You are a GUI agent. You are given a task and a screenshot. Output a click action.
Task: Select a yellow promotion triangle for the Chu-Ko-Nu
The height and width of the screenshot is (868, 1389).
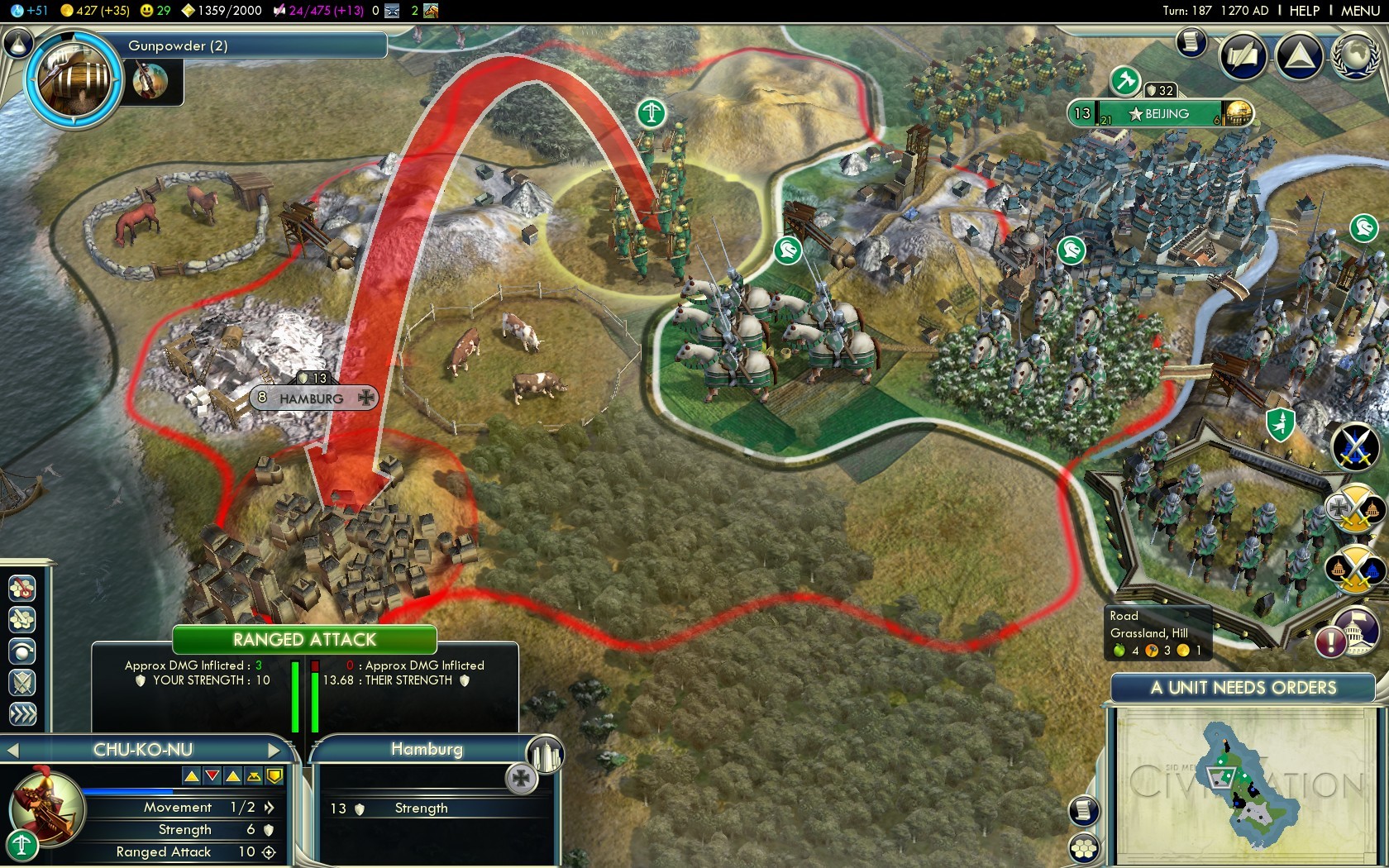pyautogui.click(x=192, y=776)
